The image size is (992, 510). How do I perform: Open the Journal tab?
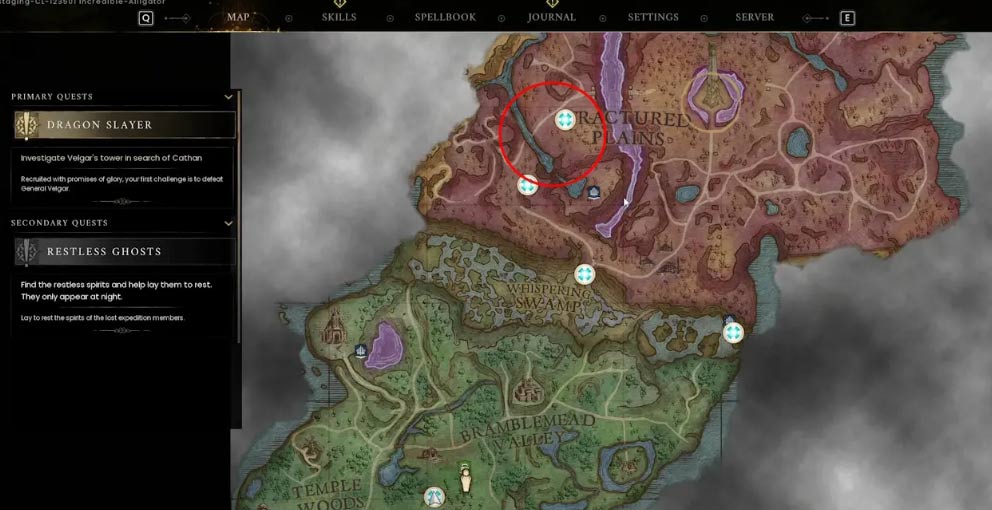[x=552, y=17]
